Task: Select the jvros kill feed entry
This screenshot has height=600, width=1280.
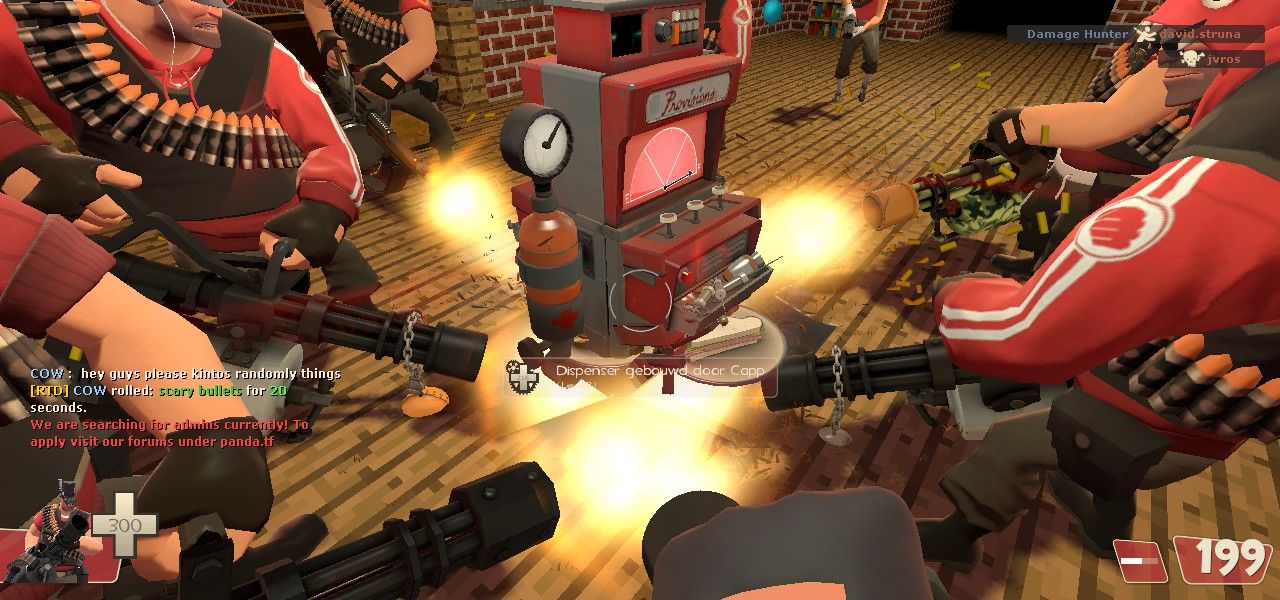Action: (1212, 59)
